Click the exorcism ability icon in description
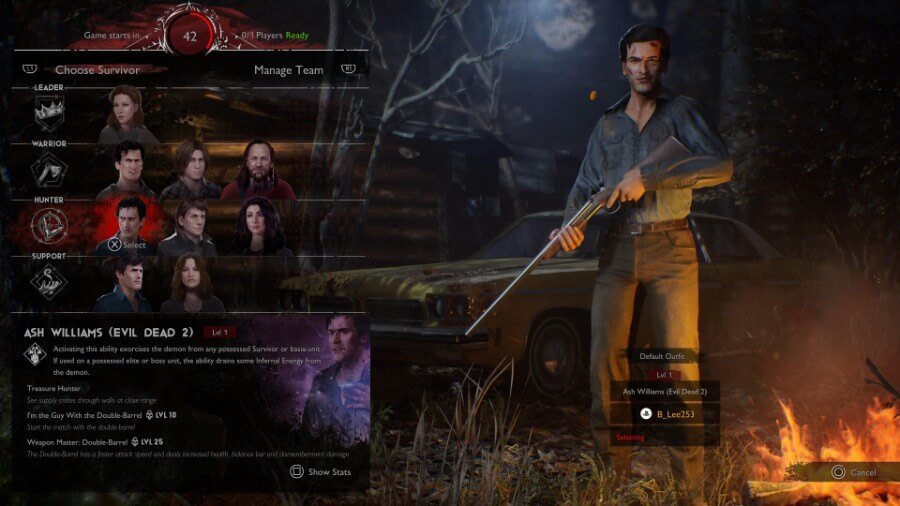Image resolution: width=900 pixels, height=506 pixels. [36, 353]
